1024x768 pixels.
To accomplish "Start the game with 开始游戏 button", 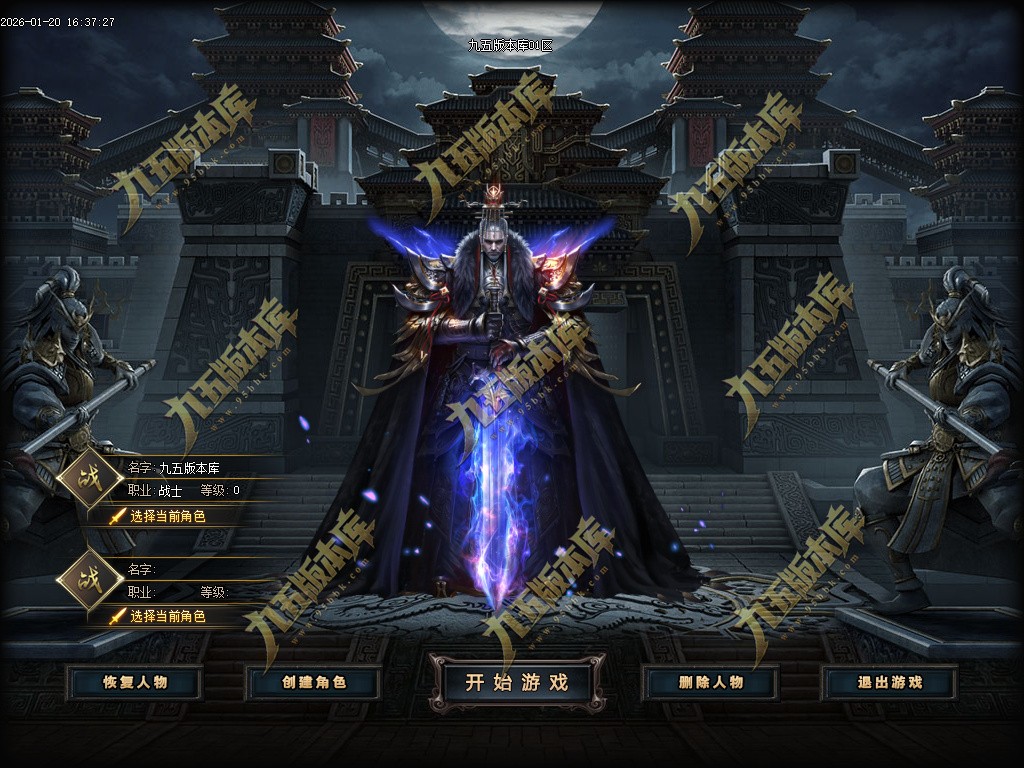I will (x=517, y=683).
